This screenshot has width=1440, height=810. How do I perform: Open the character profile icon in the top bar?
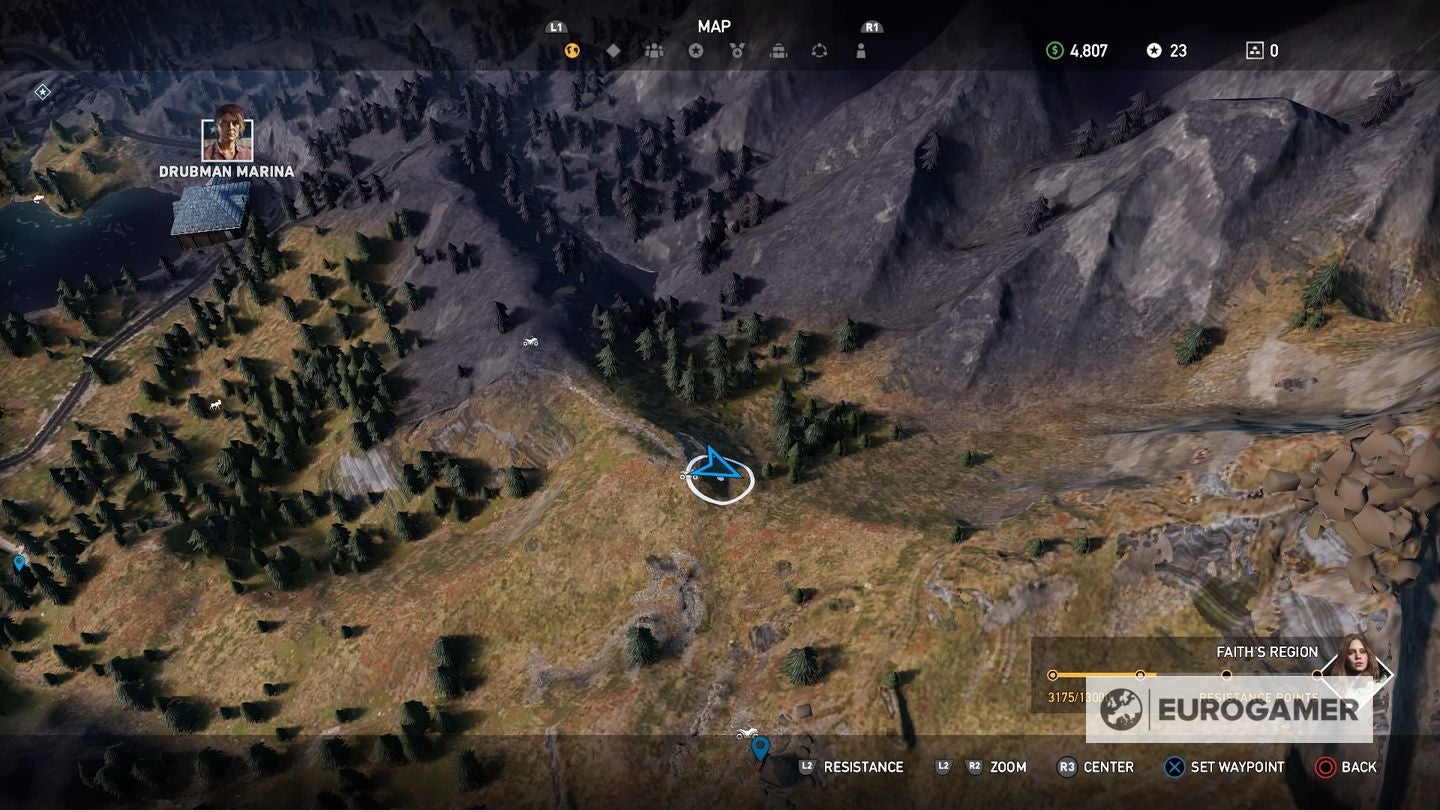pos(861,49)
